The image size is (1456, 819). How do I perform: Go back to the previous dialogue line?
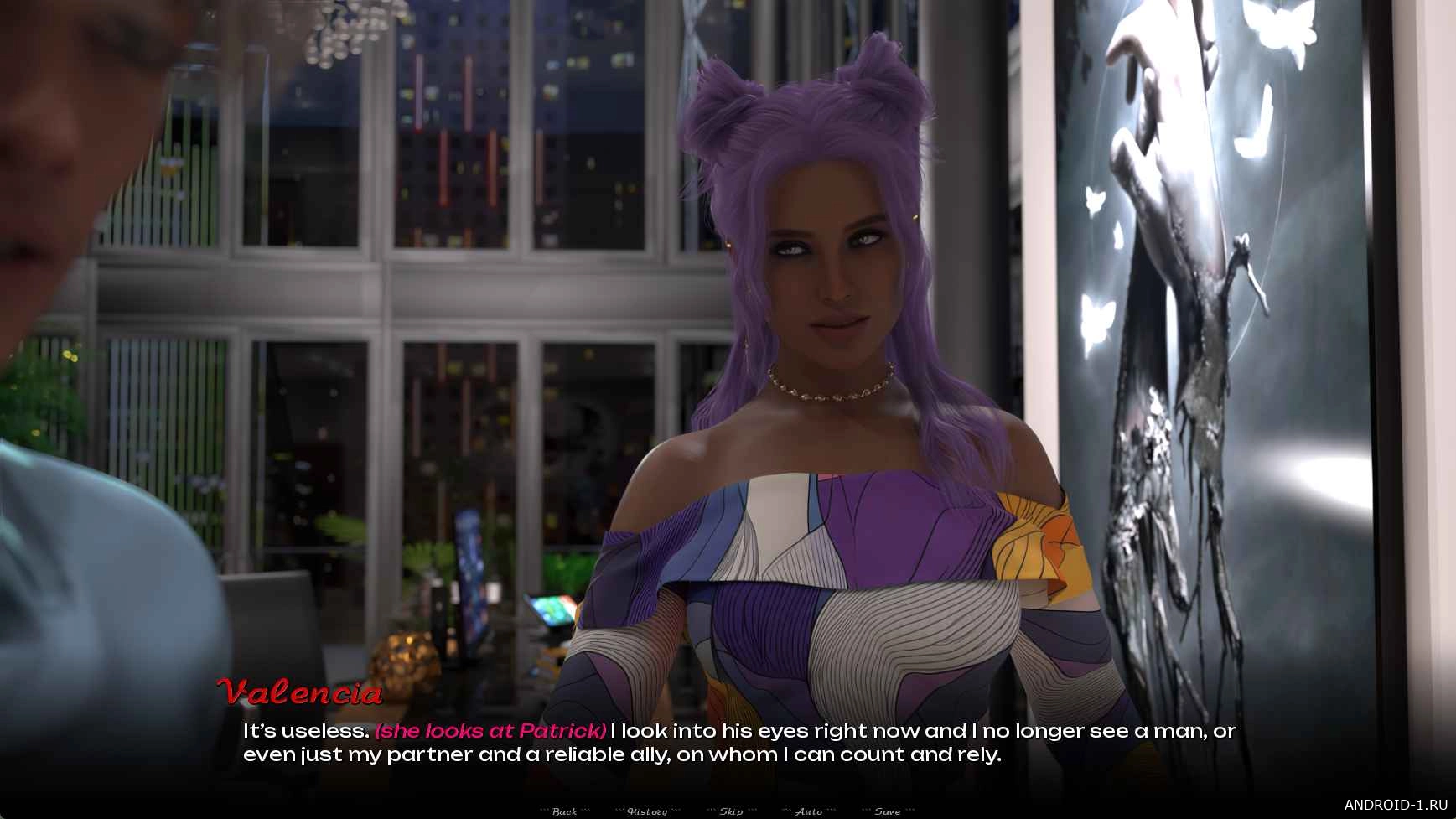pos(564,811)
